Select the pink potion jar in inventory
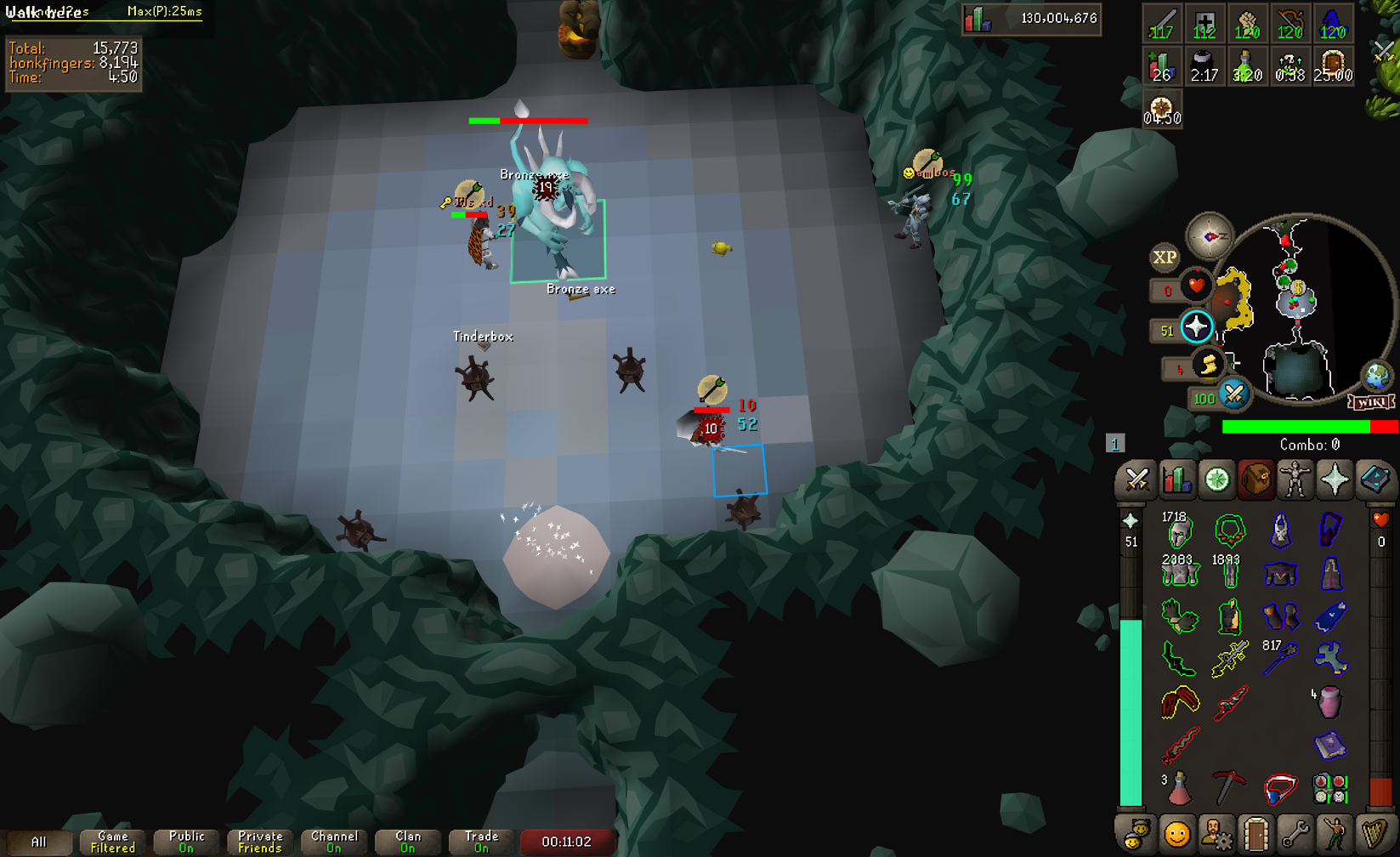This screenshot has height=857, width=1400. pyautogui.click(x=1329, y=702)
